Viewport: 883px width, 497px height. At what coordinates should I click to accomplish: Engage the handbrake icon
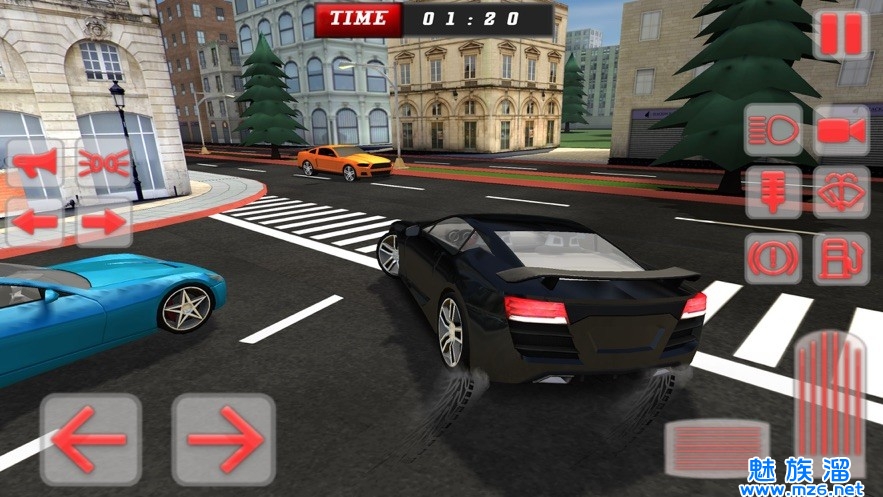tap(773, 259)
